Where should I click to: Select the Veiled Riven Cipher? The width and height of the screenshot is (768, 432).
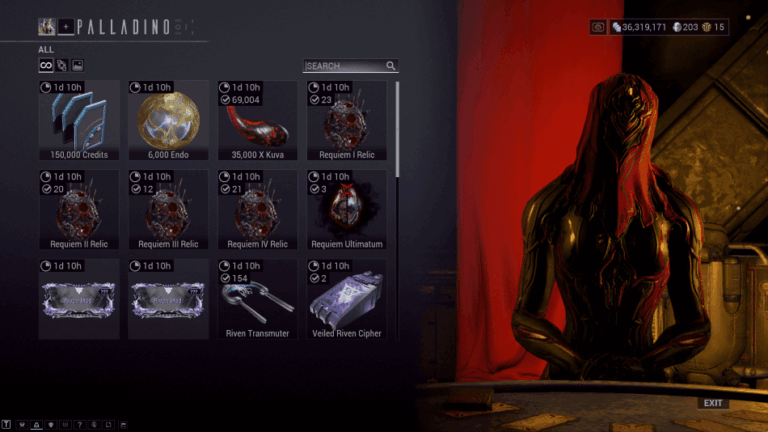tap(346, 299)
